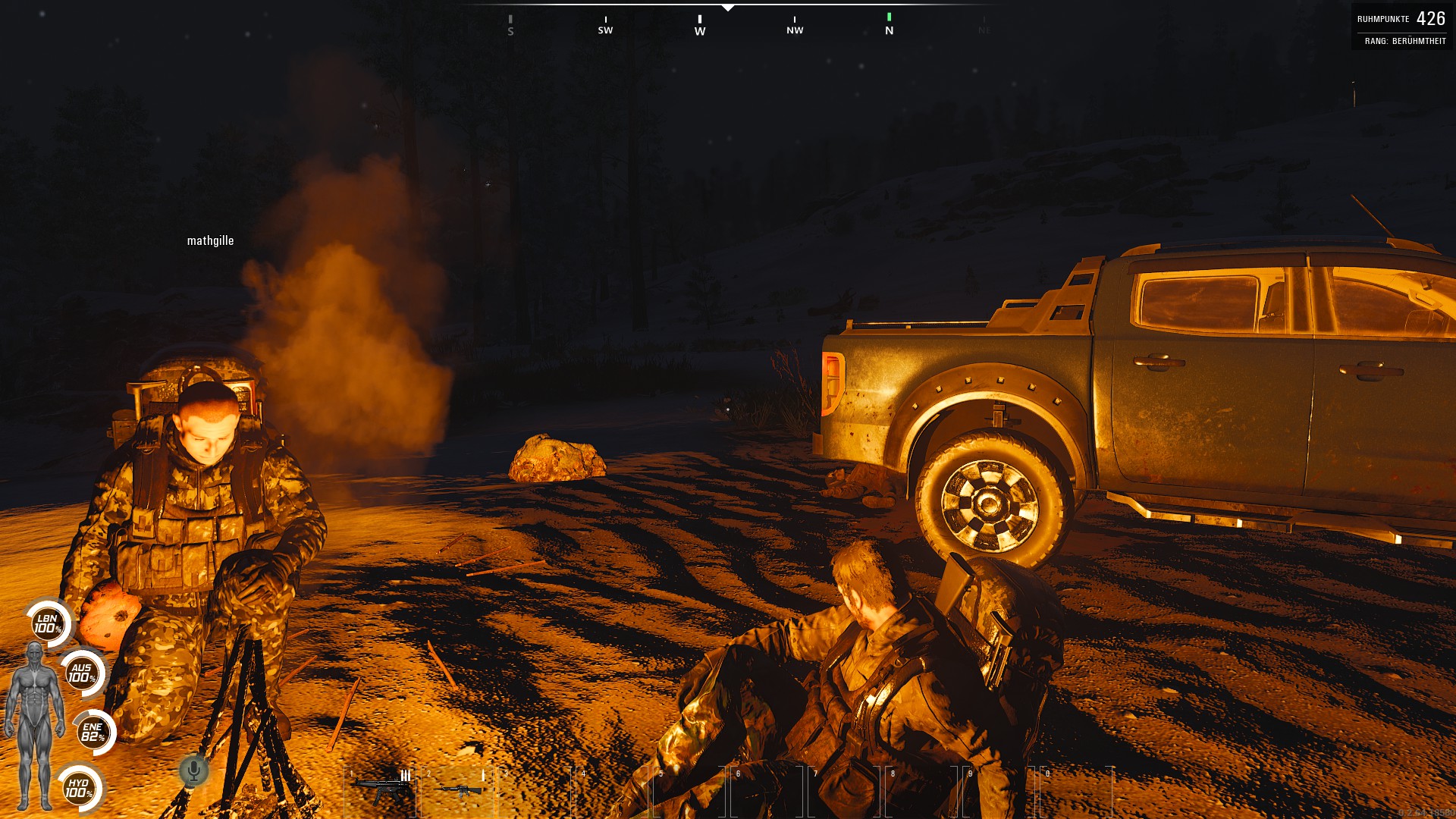Viewport: 1456px width, 819px height.
Task: Select the assault rifle in hotbar slot 2
Action: (457, 789)
